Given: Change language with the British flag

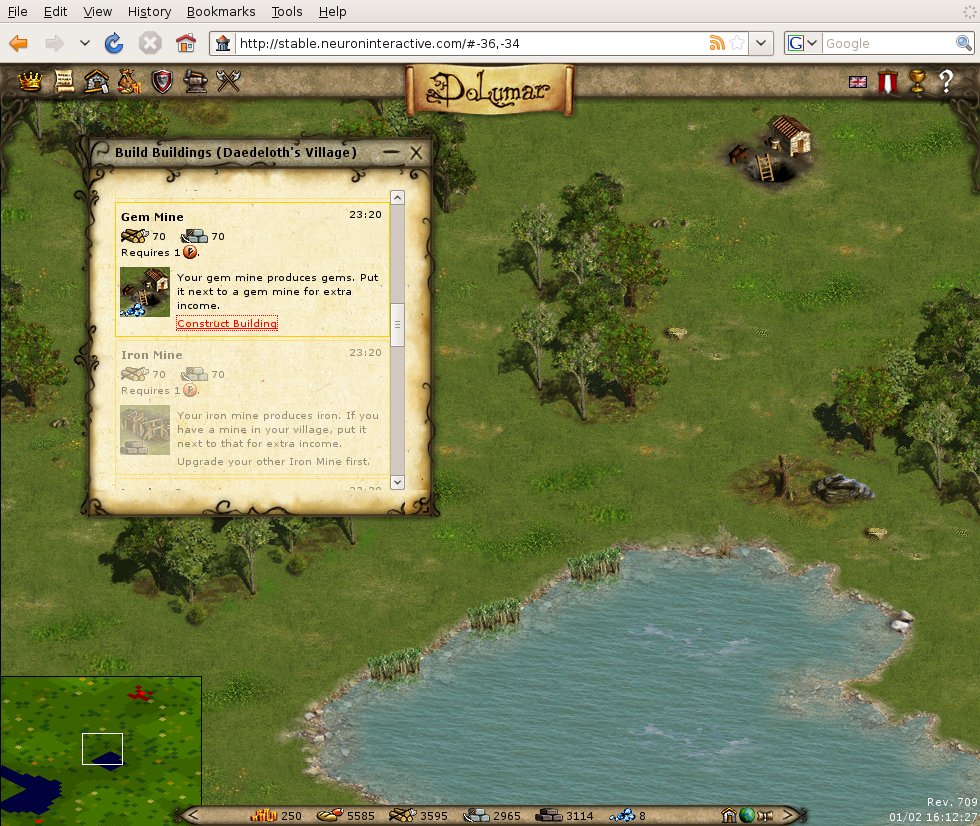Looking at the screenshot, I should pos(858,82).
